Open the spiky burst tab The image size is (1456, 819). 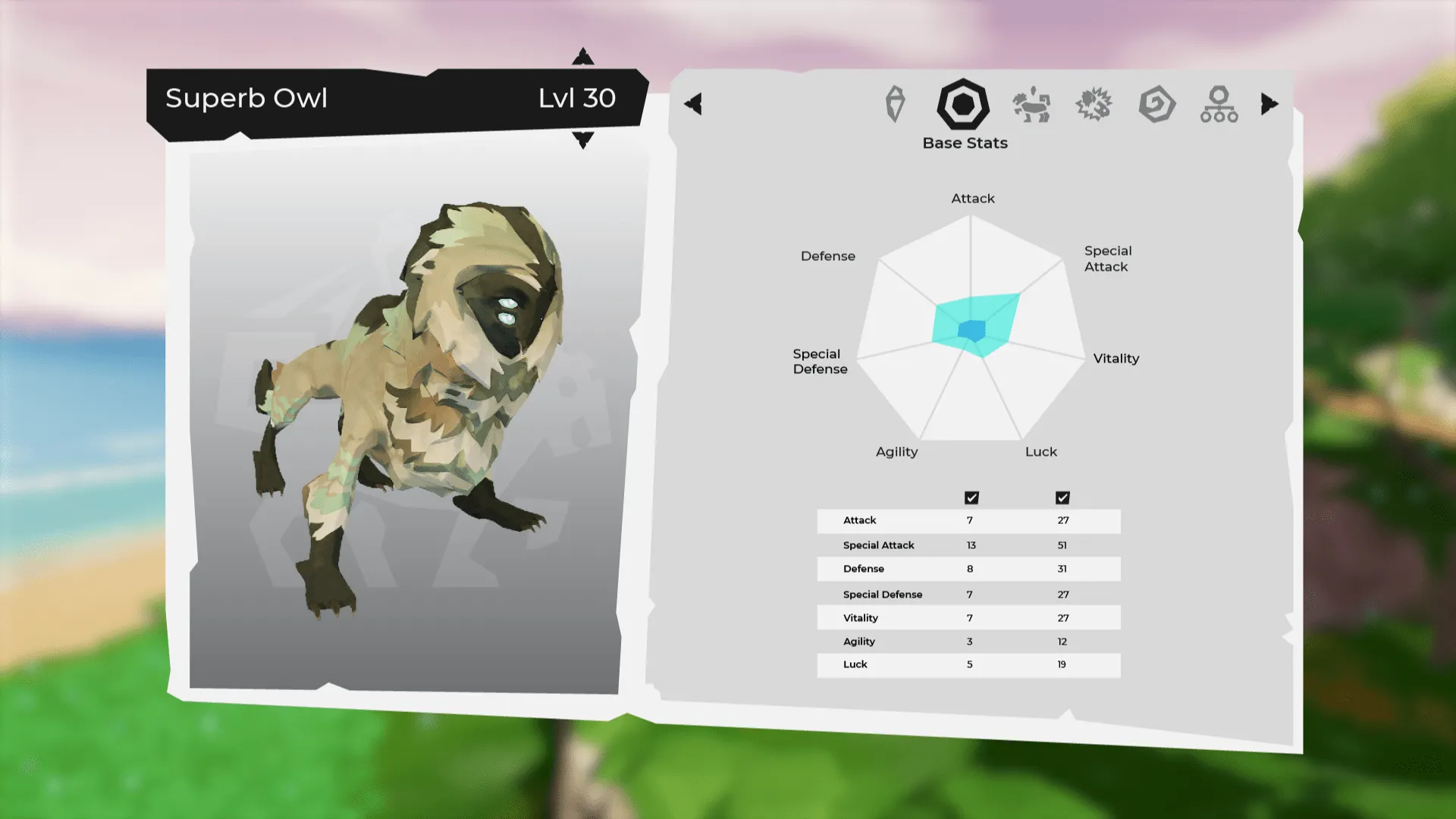pos(1094,105)
